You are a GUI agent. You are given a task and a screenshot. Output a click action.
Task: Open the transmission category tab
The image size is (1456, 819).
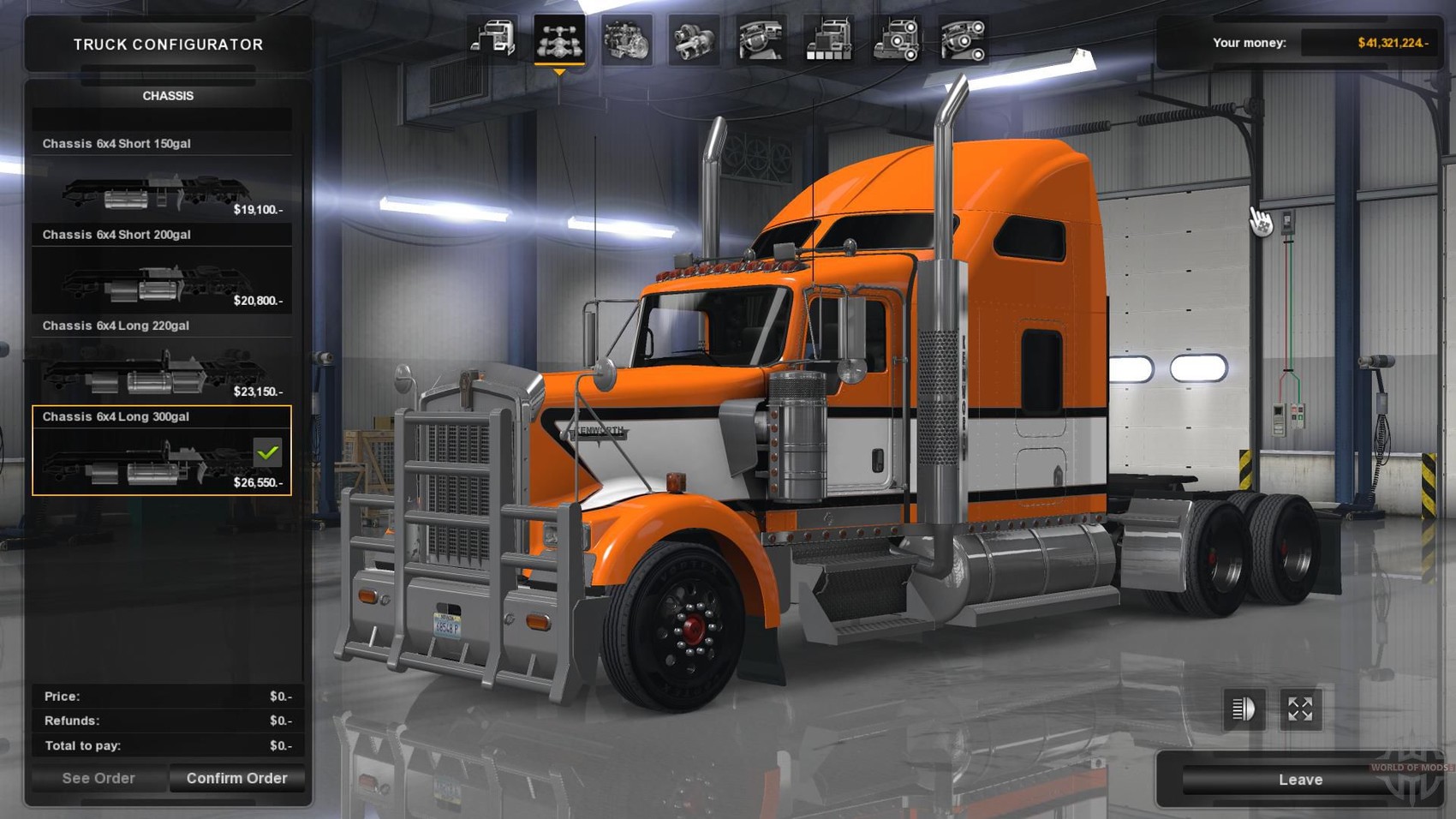point(693,39)
